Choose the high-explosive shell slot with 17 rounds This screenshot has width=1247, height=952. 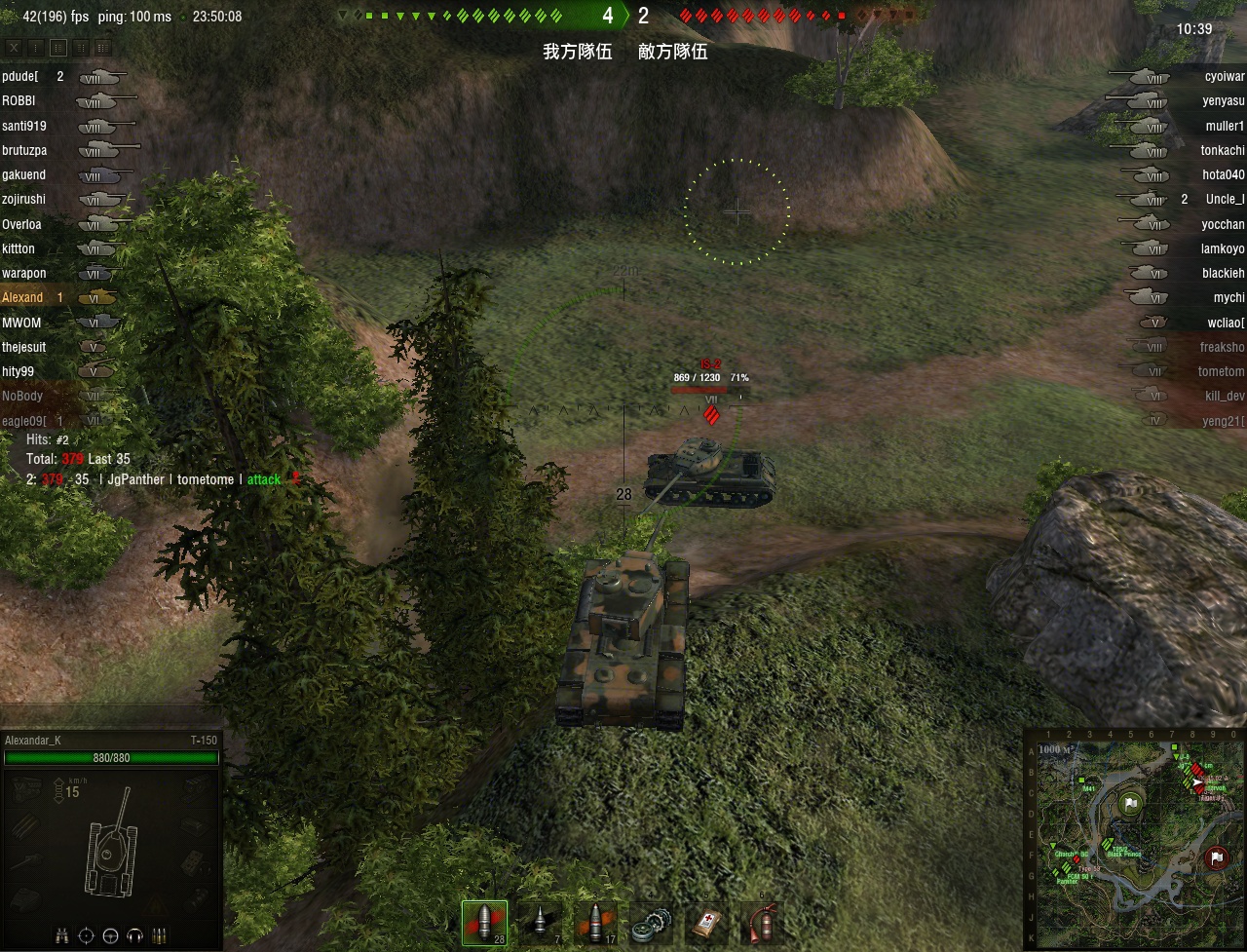click(x=593, y=923)
